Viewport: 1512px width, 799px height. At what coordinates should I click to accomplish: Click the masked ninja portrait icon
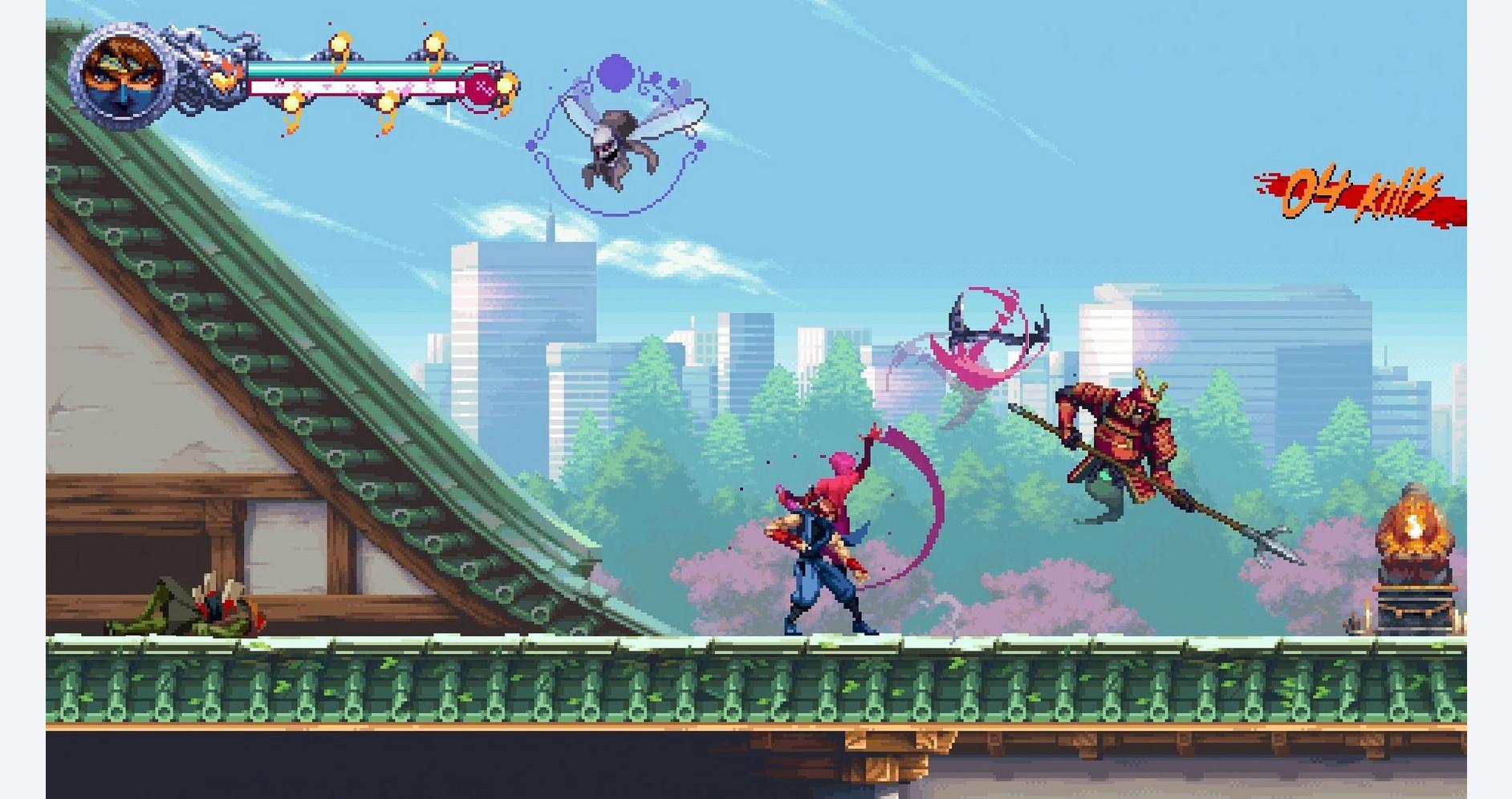(121, 78)
